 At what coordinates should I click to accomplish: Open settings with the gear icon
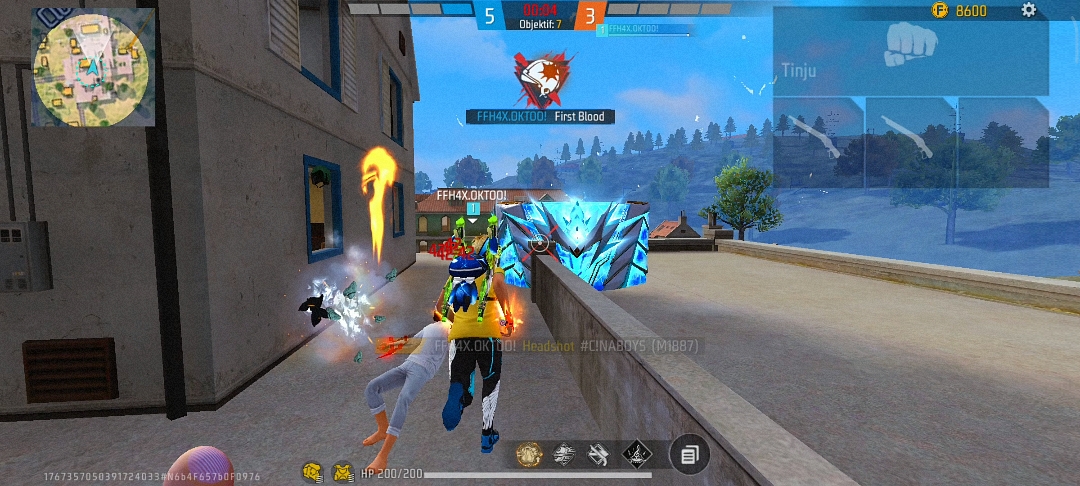pos(1028,10)
